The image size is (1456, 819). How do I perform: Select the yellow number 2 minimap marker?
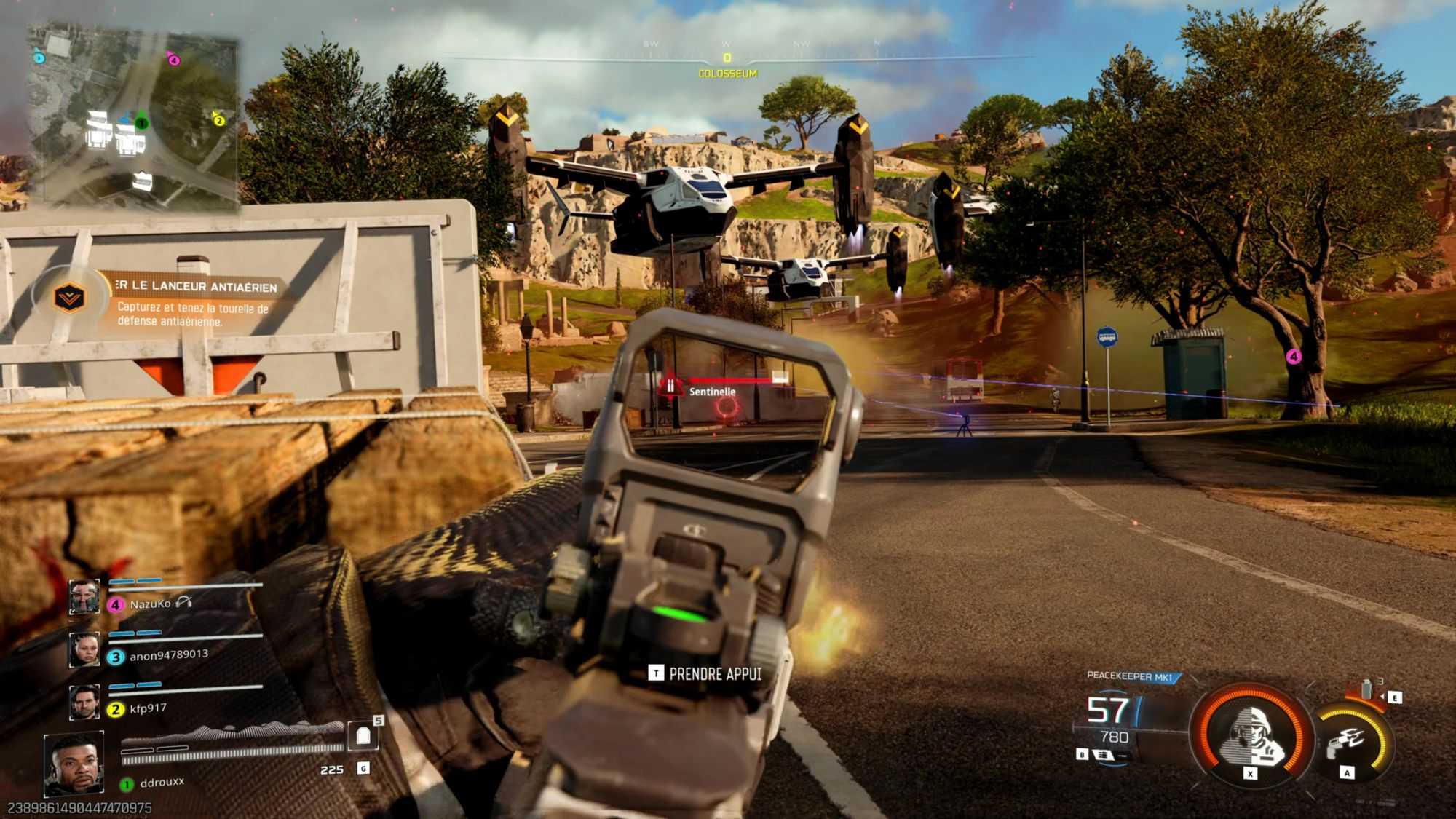[218, 119]
